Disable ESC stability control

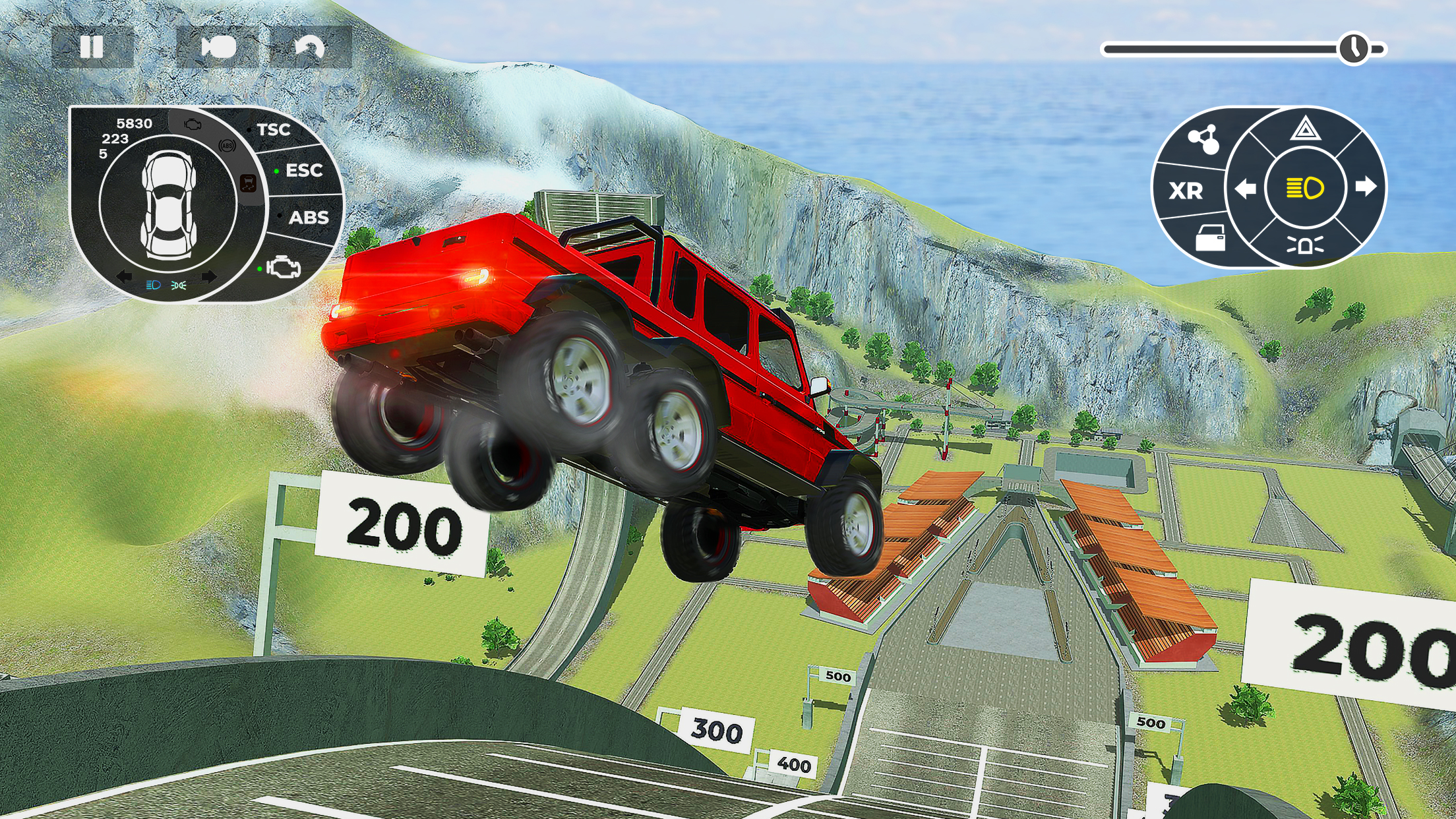click(x=303, y=171)
